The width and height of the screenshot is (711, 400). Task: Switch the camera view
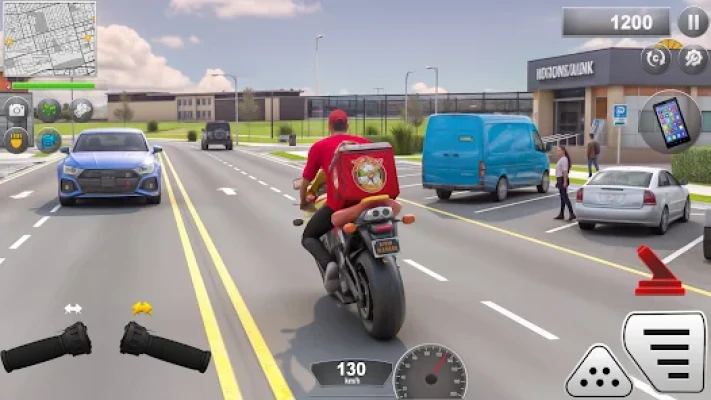coord(17,108)
